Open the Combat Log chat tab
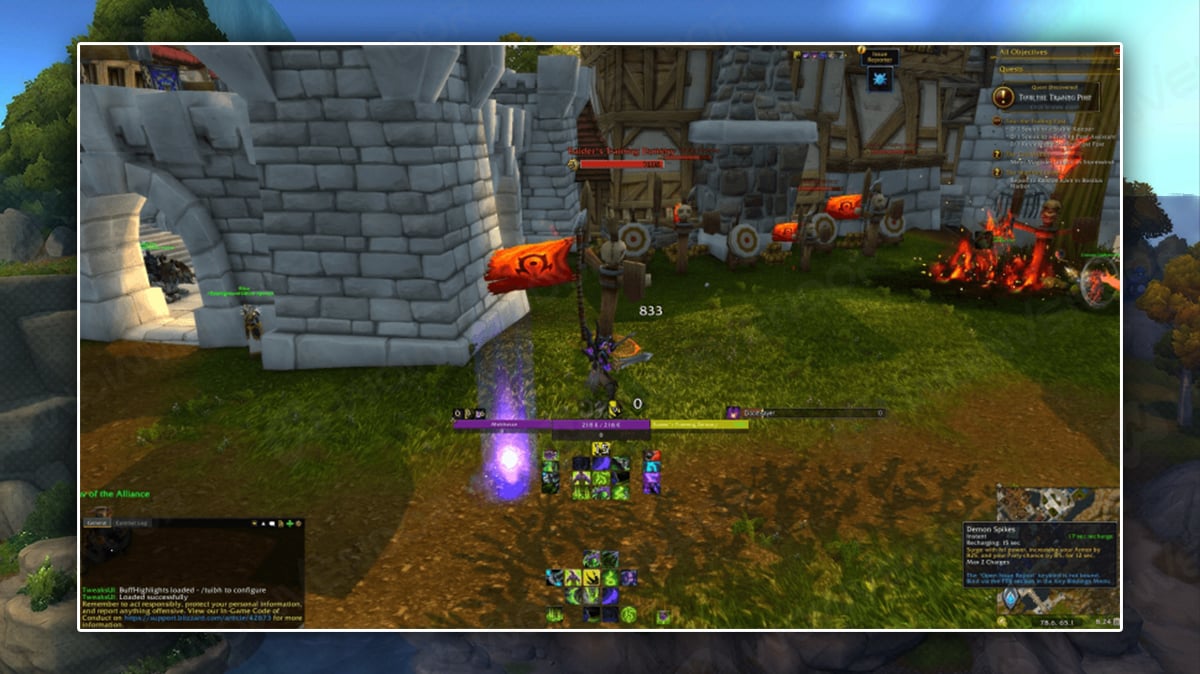 [132, 523]
